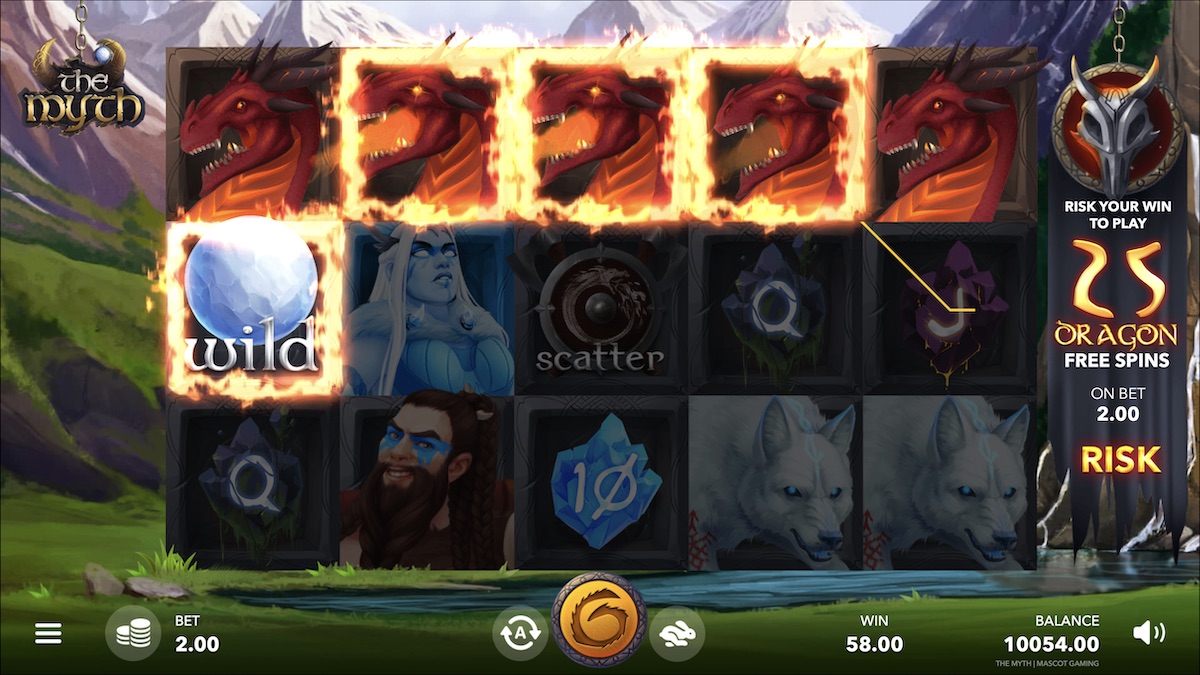Toggle the autoplay button

[520, 633]
